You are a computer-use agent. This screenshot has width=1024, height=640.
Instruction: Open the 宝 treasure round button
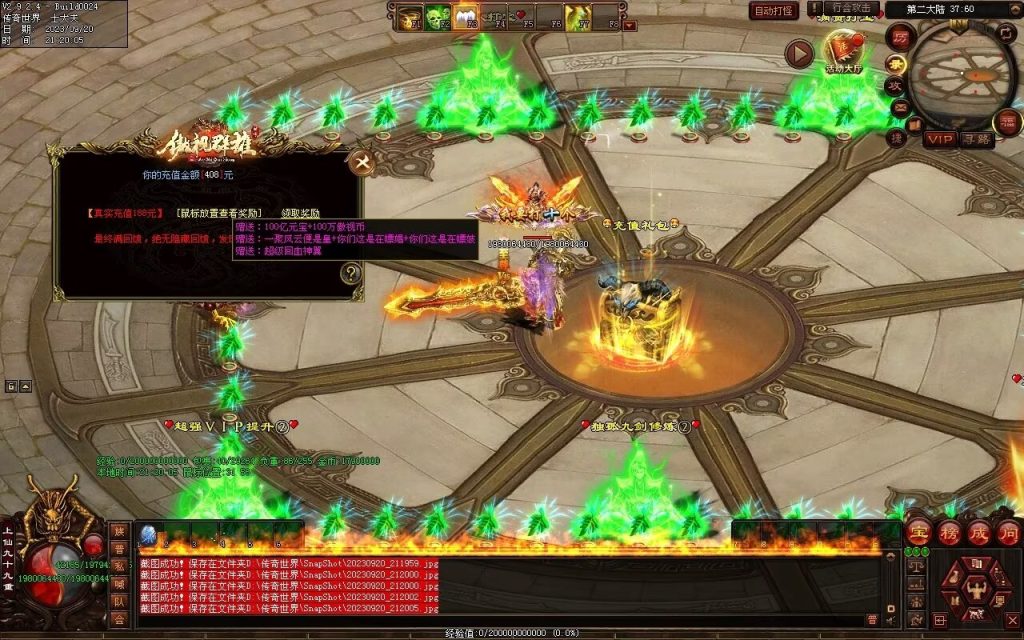pos(919,532)
